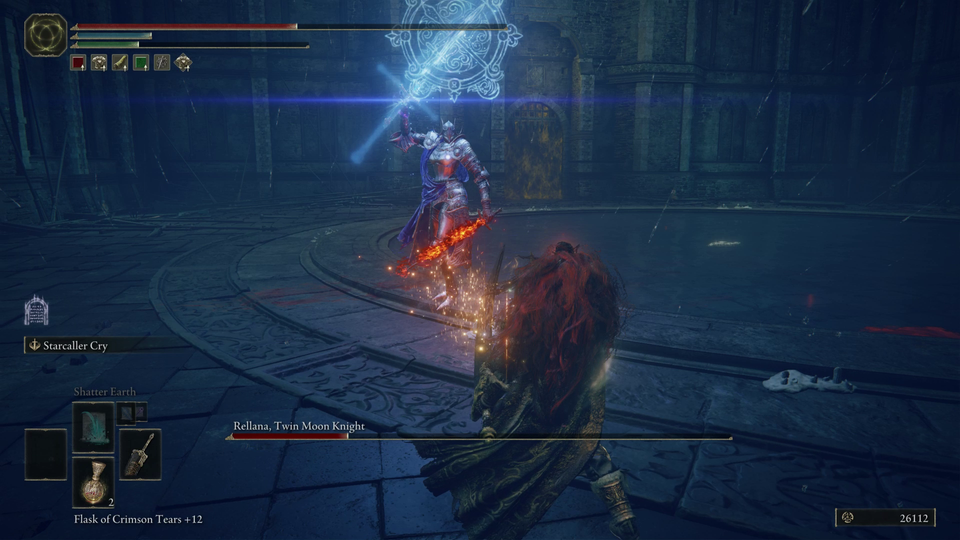The height and width of the screenshot is (540, 960).
Task: Click the empty left-hand armament slot
Action: (x=46, y=453)
